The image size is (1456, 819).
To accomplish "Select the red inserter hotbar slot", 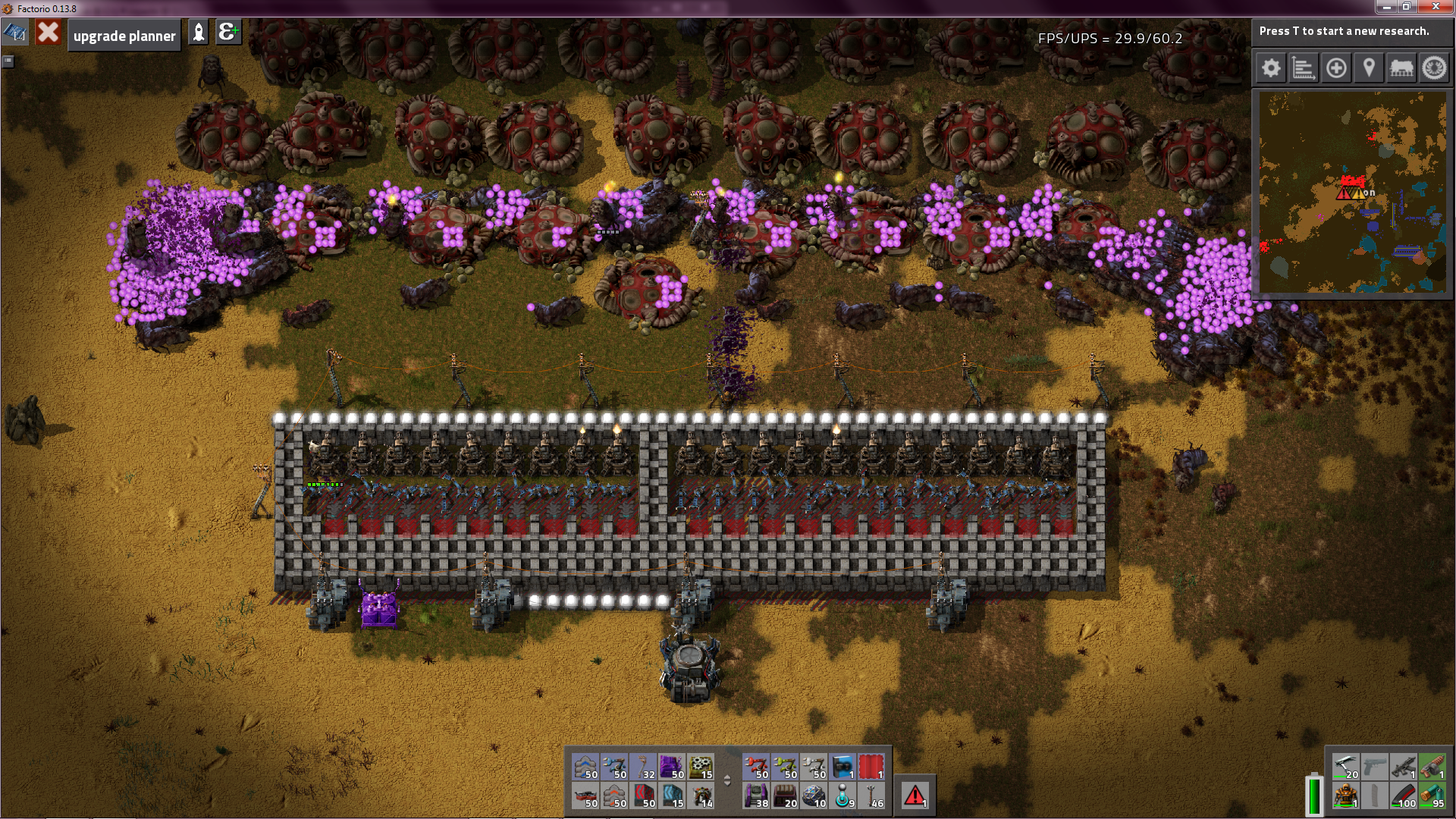I will tap(756, 767).
